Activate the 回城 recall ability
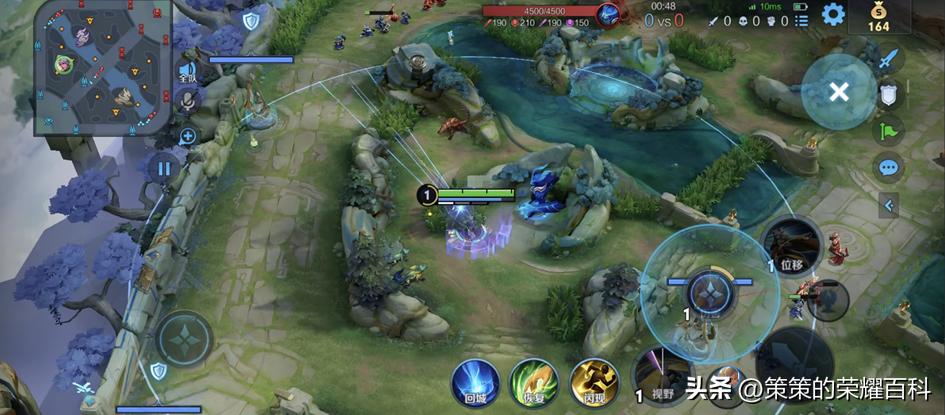The height and width of the screenshot is (415, 945). coord(475,384)
